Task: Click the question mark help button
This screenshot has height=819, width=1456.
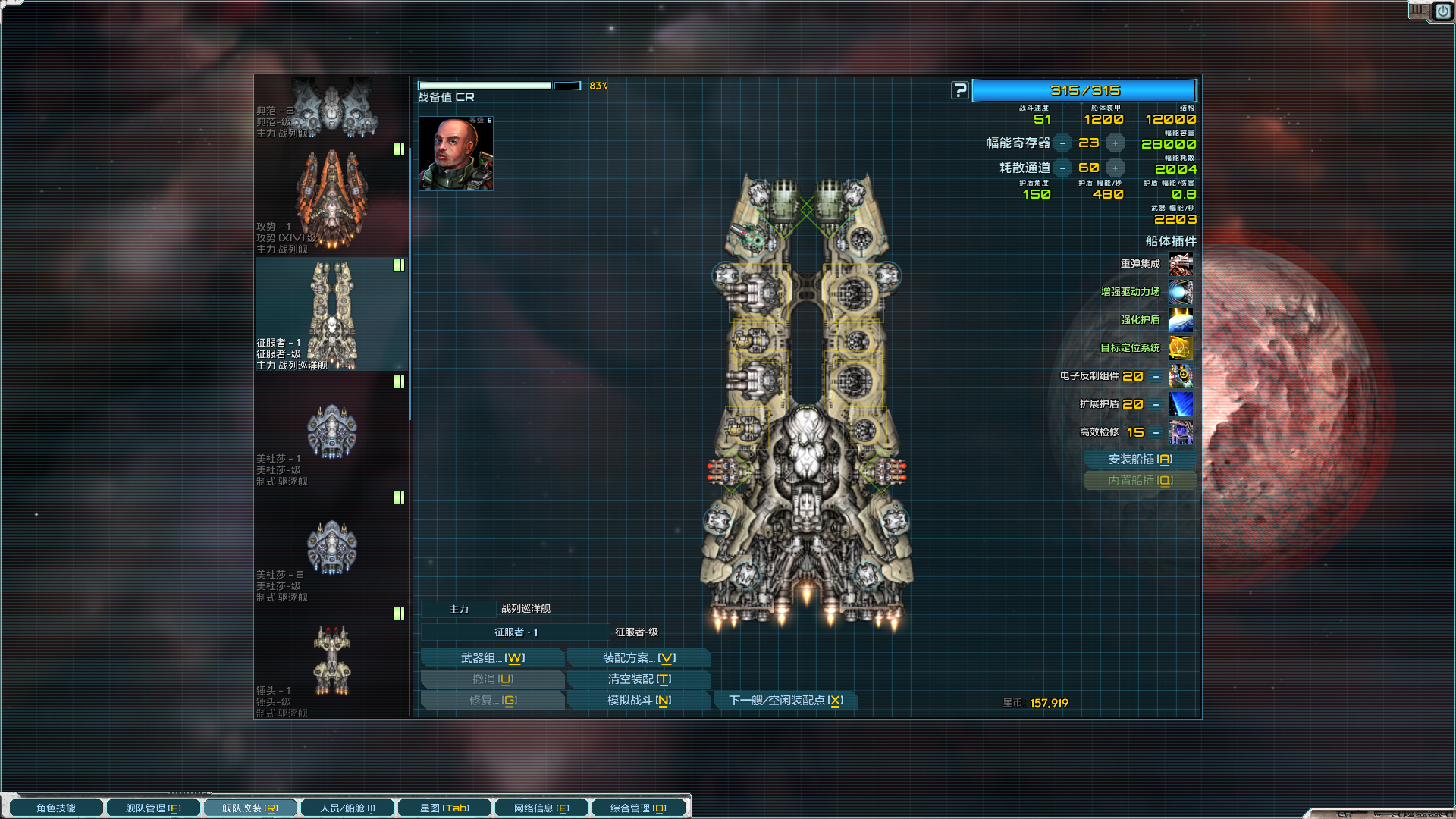Action: [960, 91]
